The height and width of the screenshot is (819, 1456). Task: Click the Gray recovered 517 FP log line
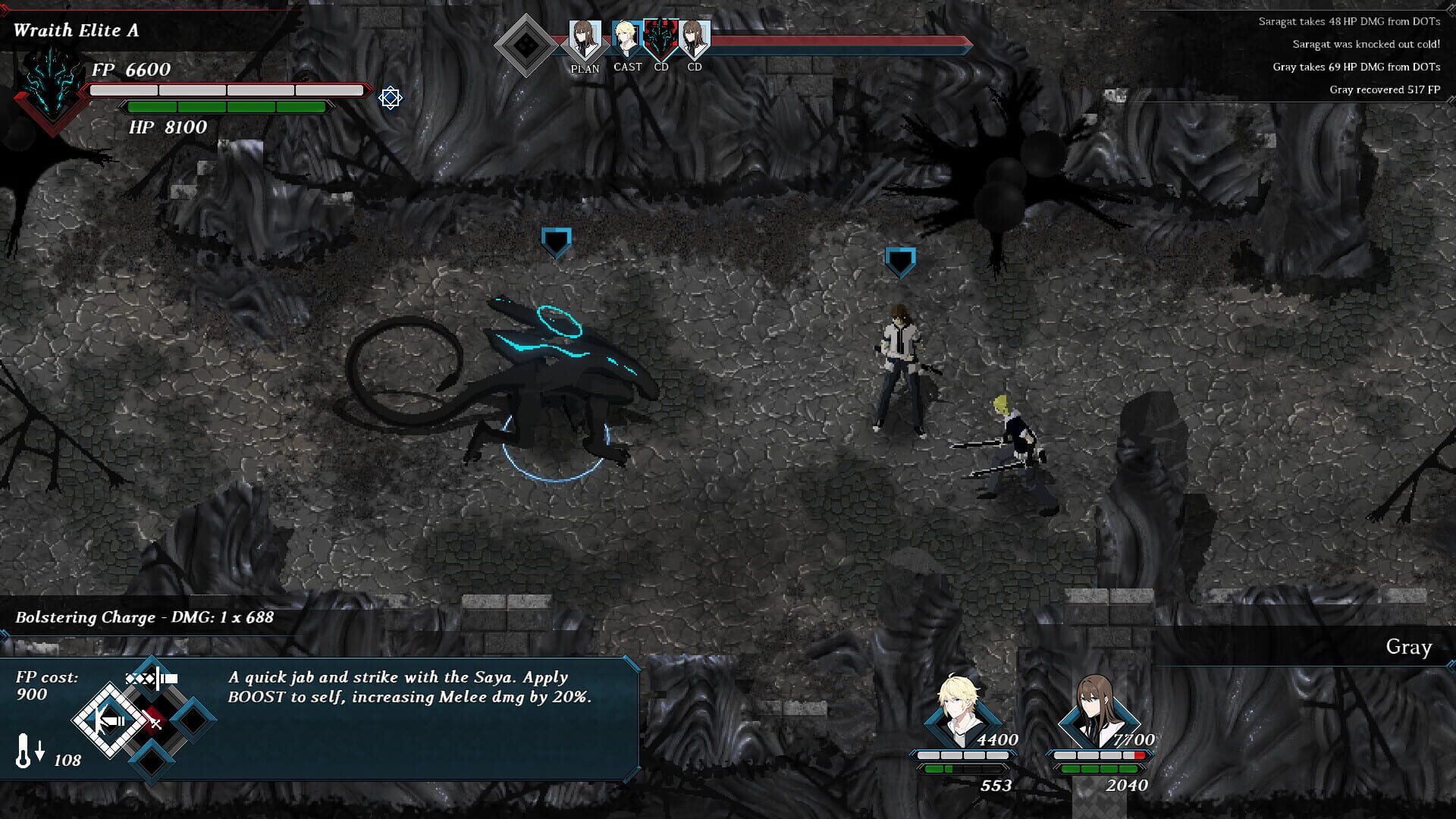coord(1385,89)
